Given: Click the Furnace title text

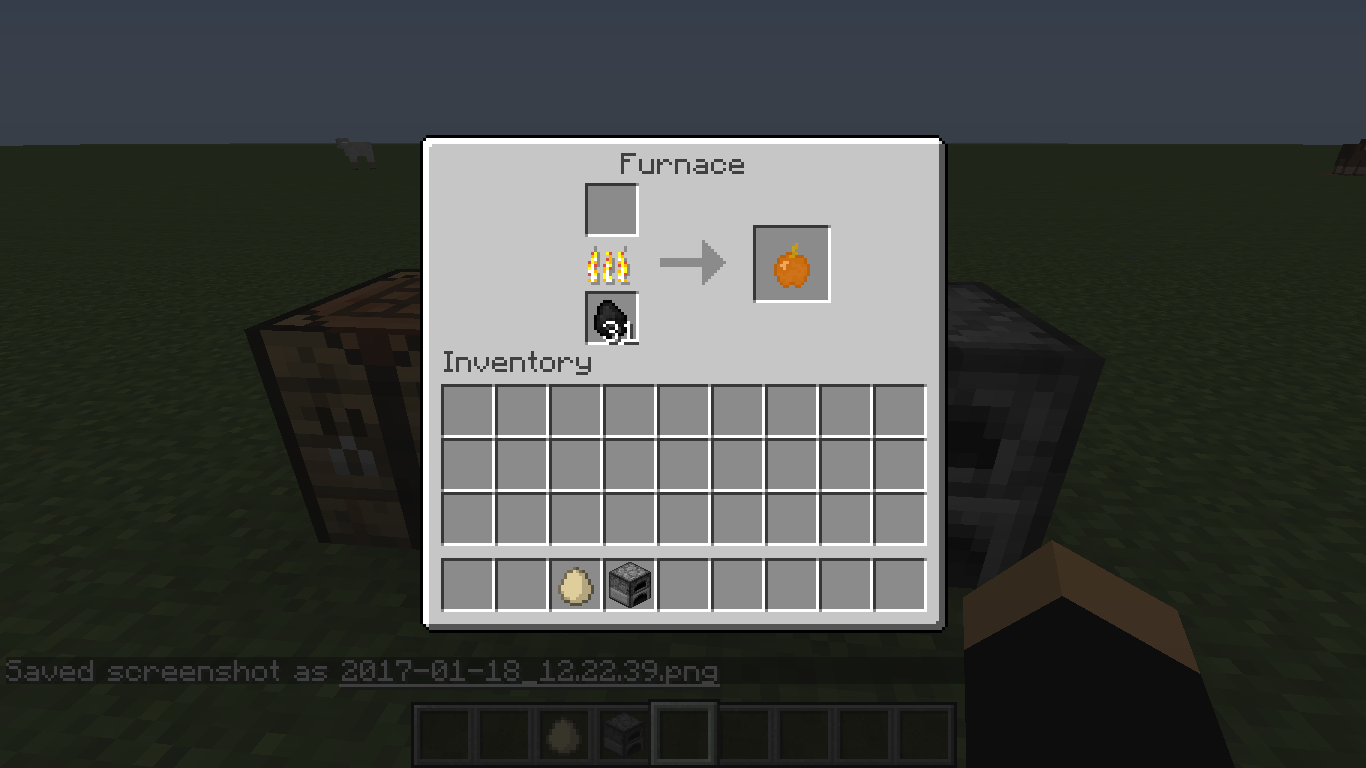Looking at the screenshot, I should [x=683, y=164].
